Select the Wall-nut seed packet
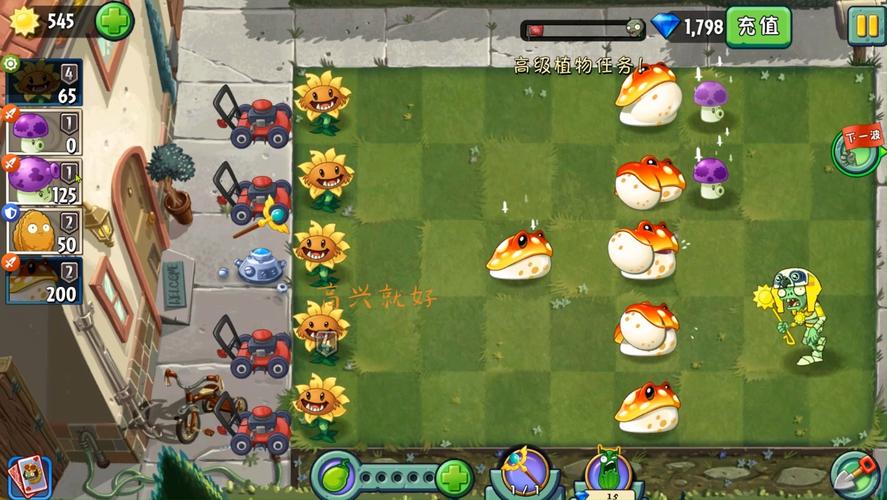Viewport: 887px width, 500px height. click(42, 230)
